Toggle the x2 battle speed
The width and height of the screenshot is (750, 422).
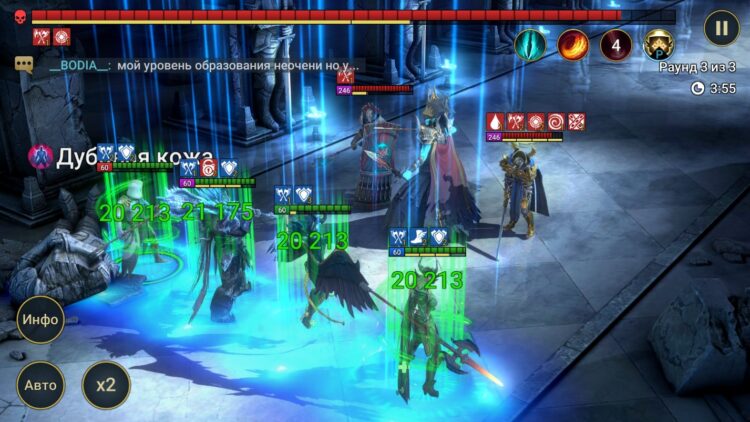106,385
